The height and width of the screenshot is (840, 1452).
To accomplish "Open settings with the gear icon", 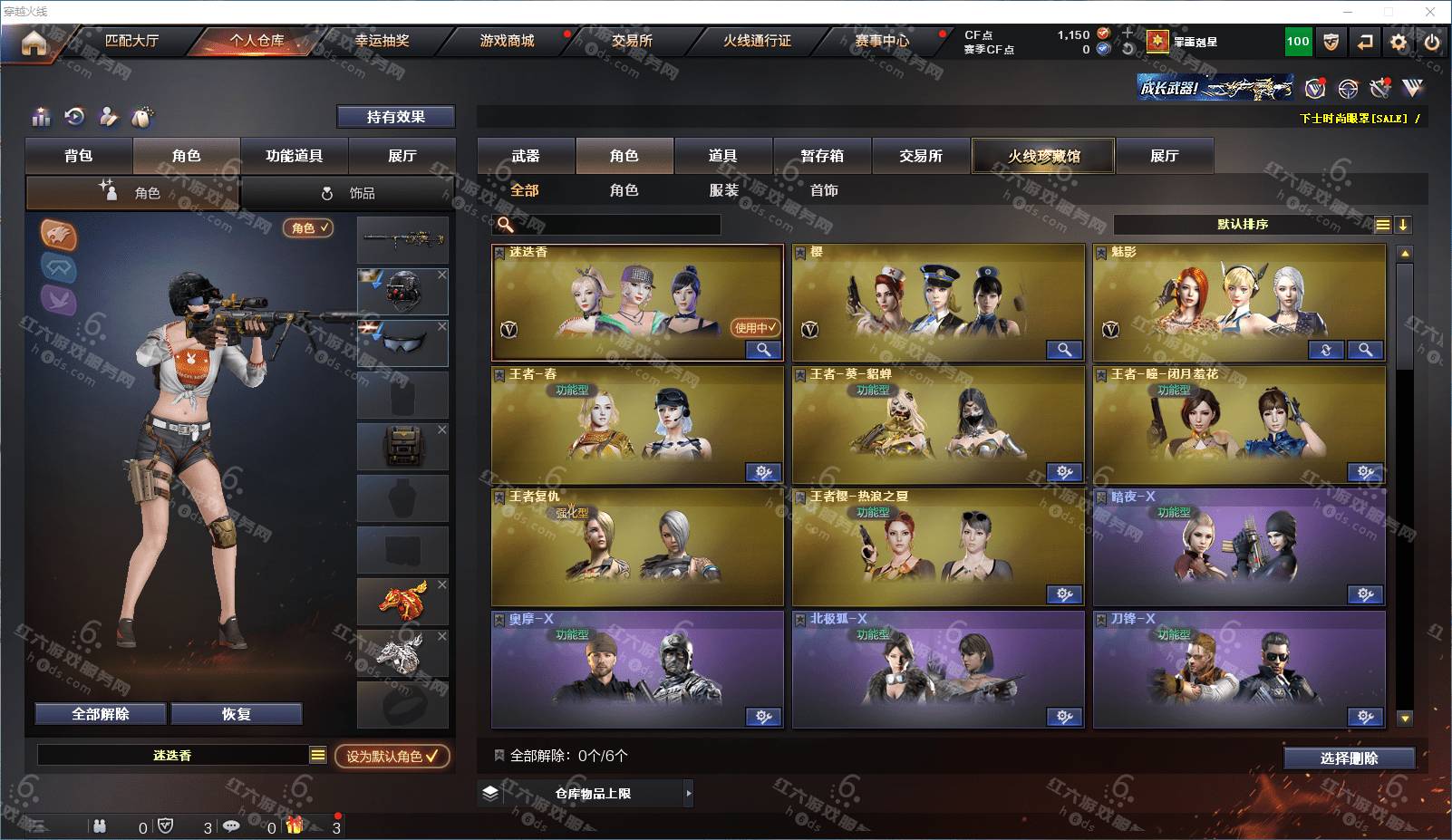I will point(1399,42).
